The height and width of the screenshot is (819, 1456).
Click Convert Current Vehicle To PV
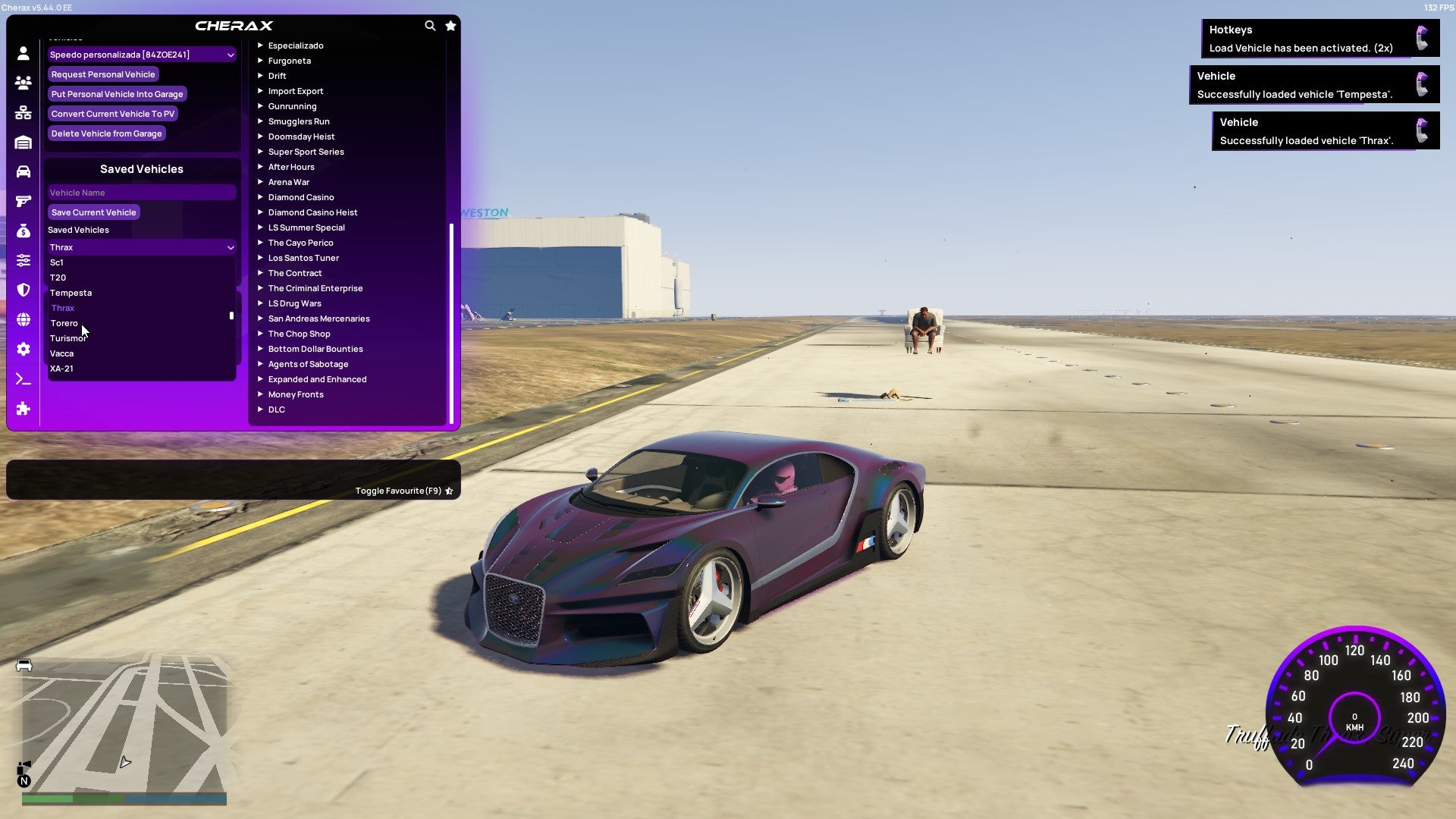(x=112, y=113)
